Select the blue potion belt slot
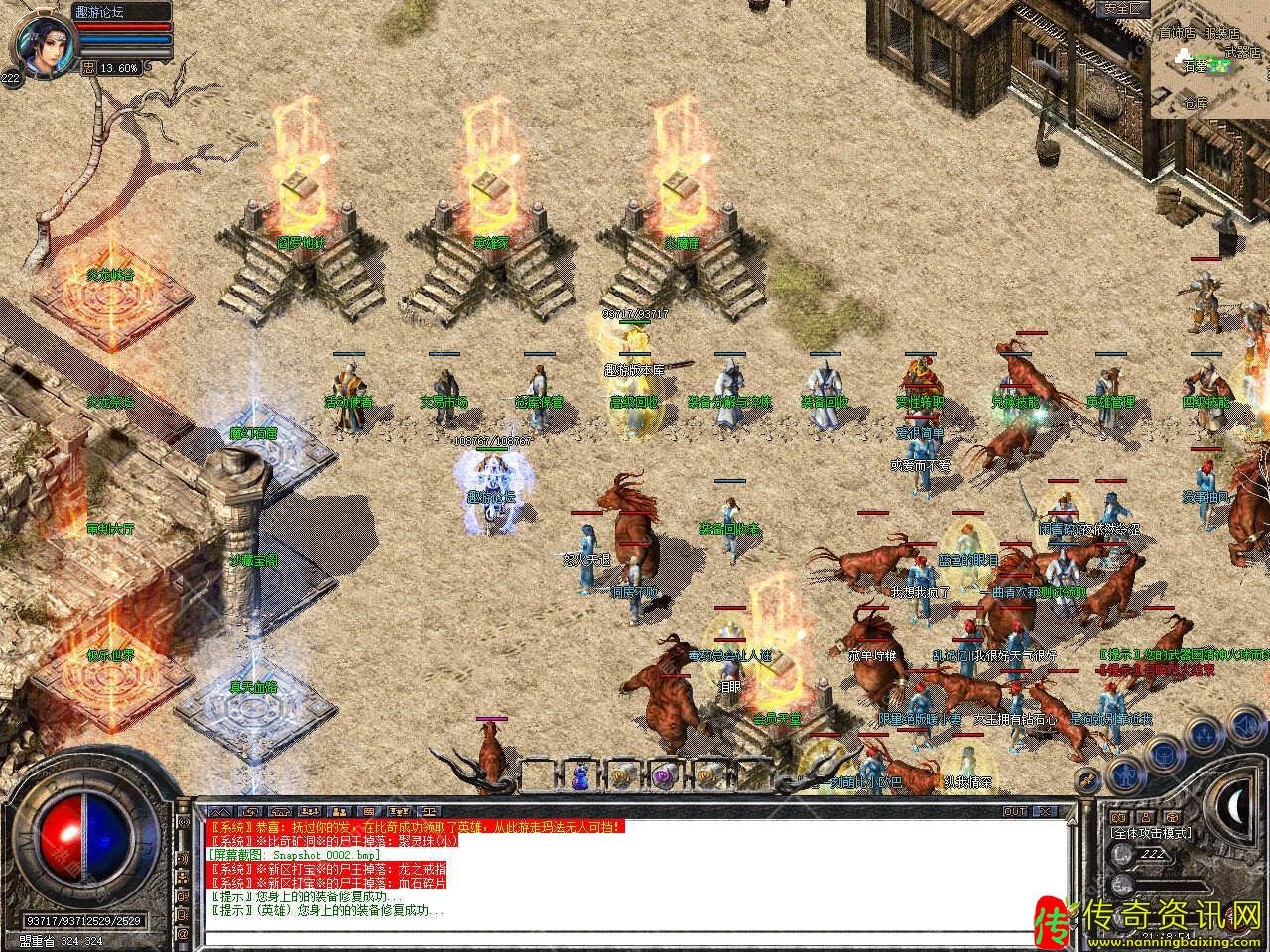 pos(580,776)
